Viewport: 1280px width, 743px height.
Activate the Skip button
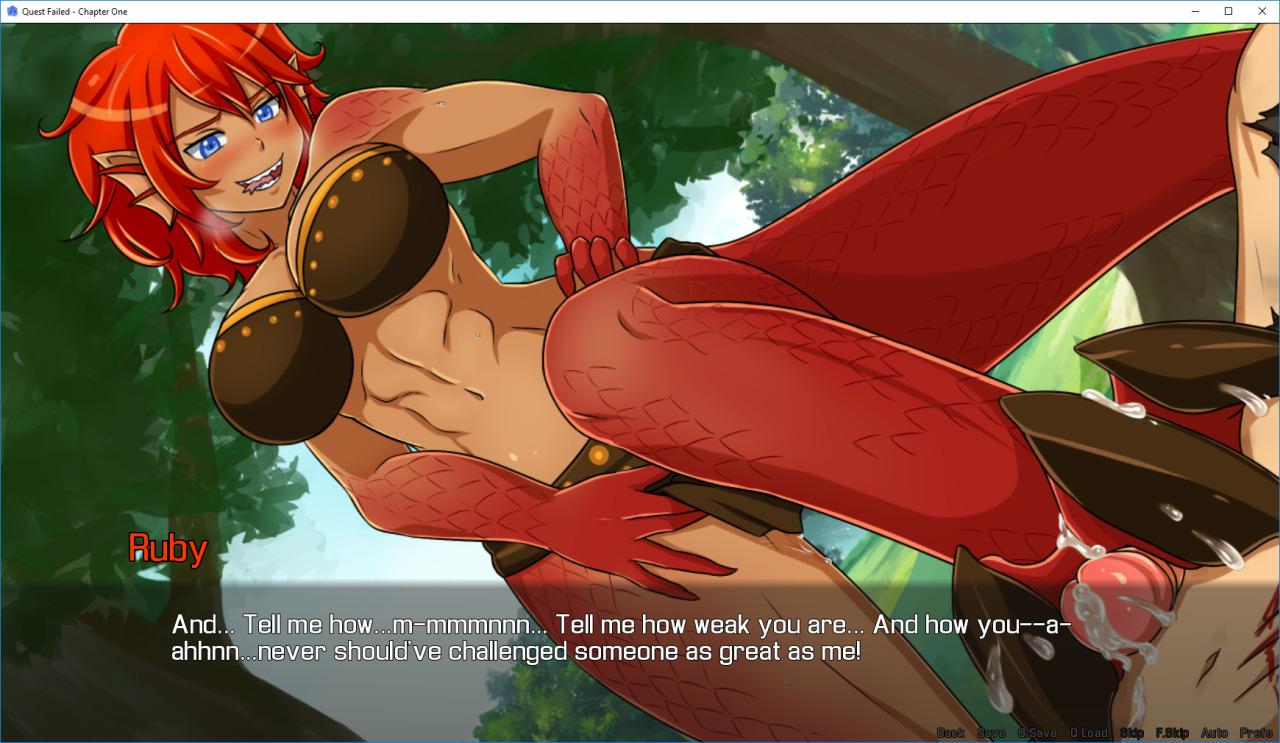[1132, 733]
